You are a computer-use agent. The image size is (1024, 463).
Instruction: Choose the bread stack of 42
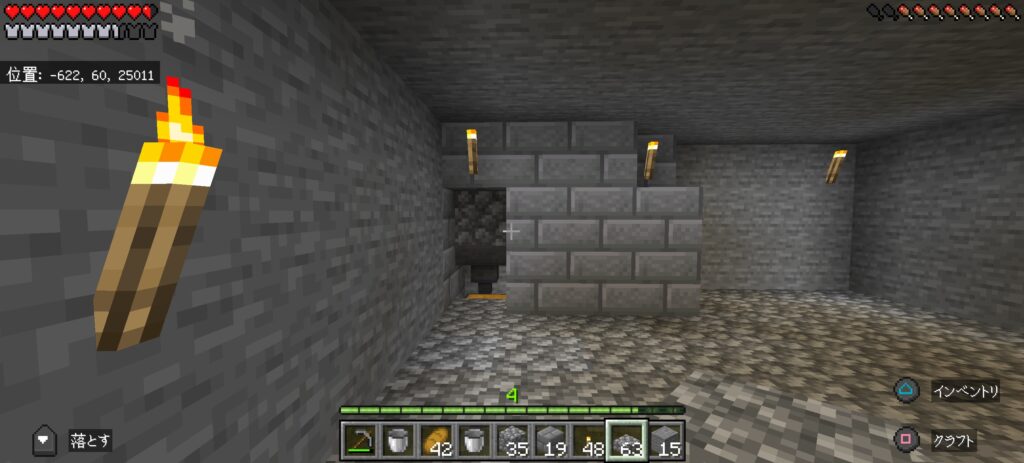coord(435,439)
